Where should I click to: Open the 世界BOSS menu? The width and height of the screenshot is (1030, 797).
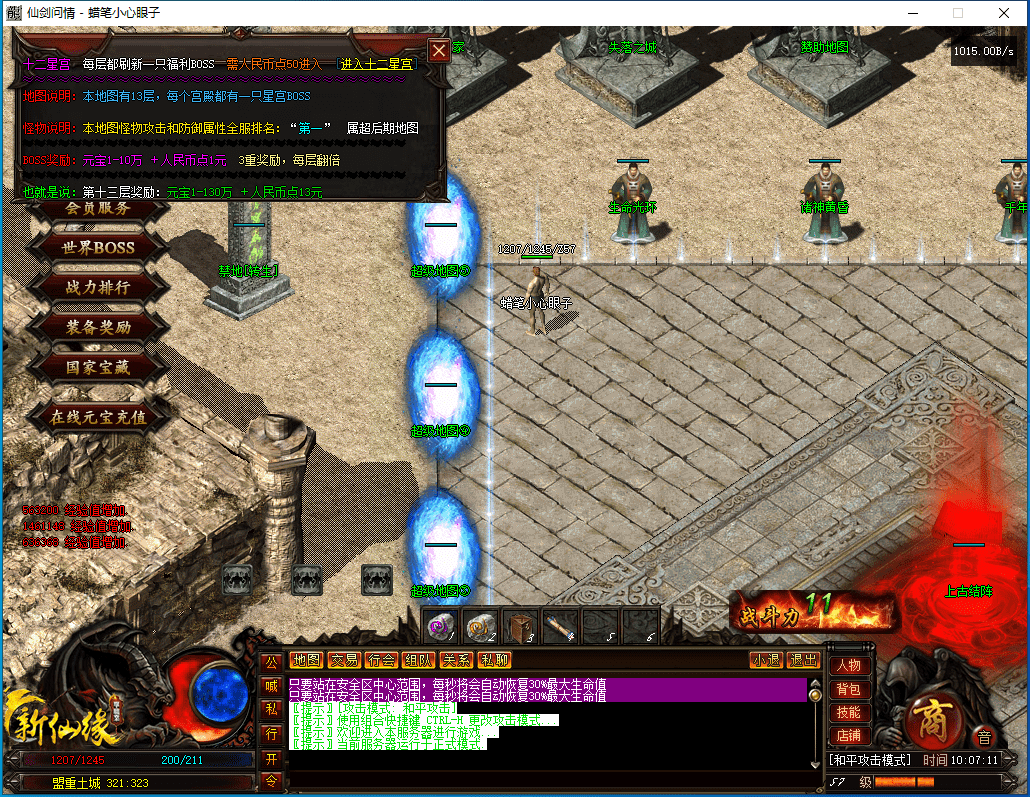pyautogui.click(x=99, y=247)
